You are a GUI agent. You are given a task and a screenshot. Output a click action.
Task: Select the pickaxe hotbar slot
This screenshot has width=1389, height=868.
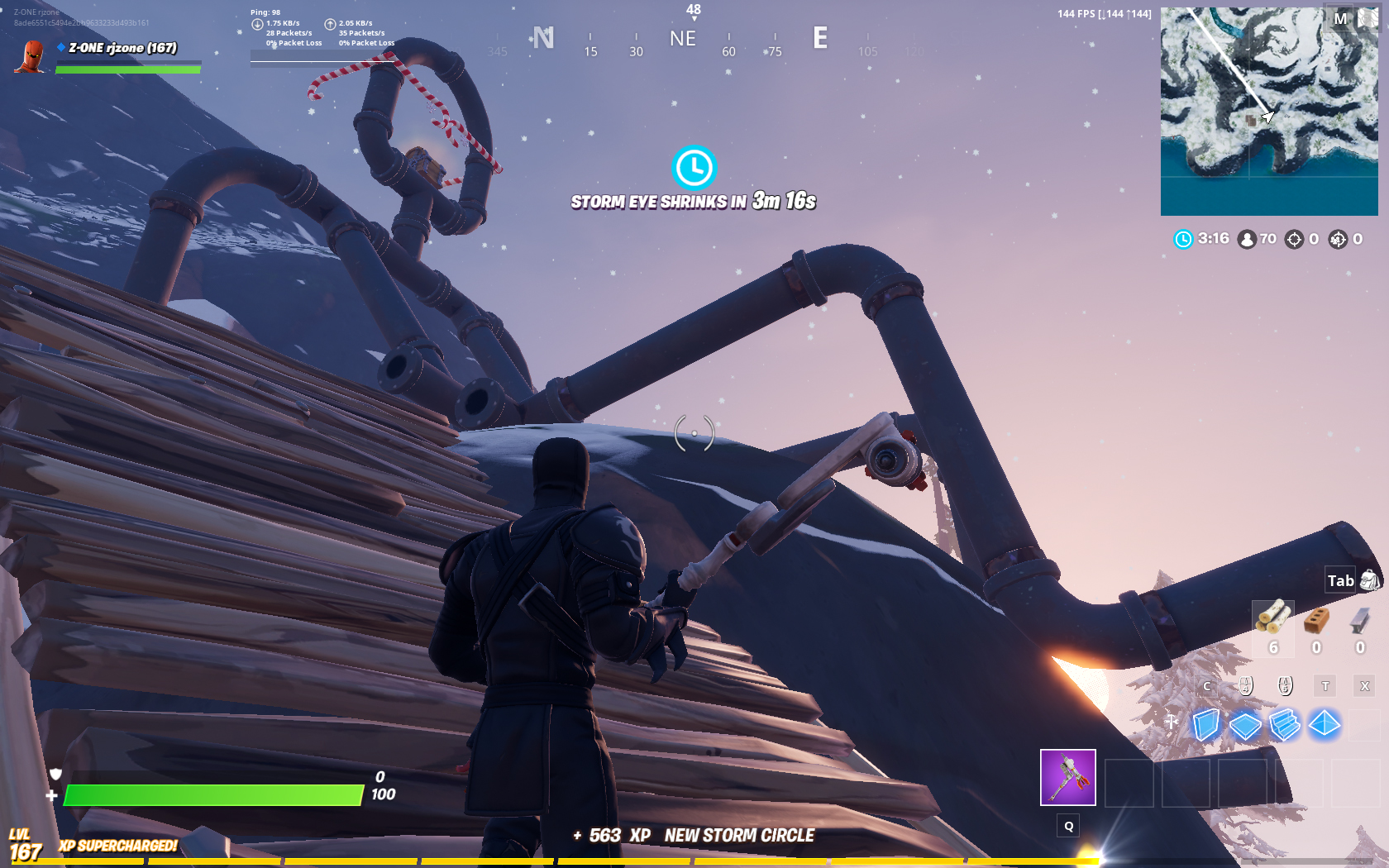[1067, 777]
